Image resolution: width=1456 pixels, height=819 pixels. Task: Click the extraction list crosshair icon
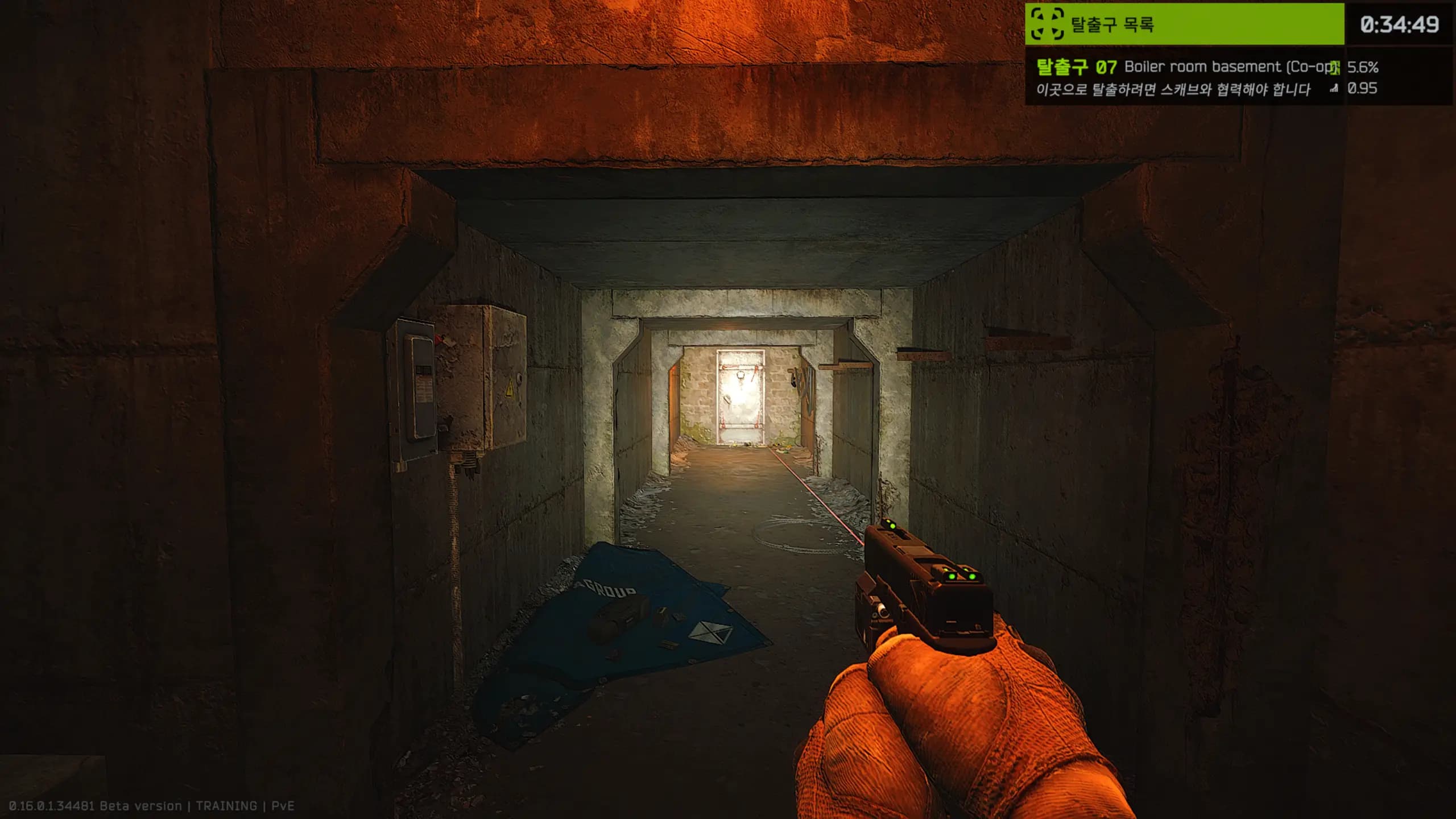1048,24
